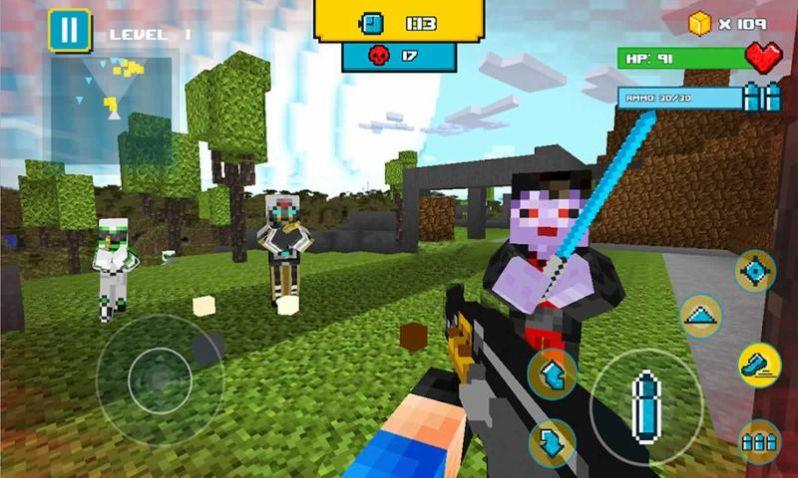The image size is (798, 478).
Task: Reload using the three-bullets button
Action: 759,440
